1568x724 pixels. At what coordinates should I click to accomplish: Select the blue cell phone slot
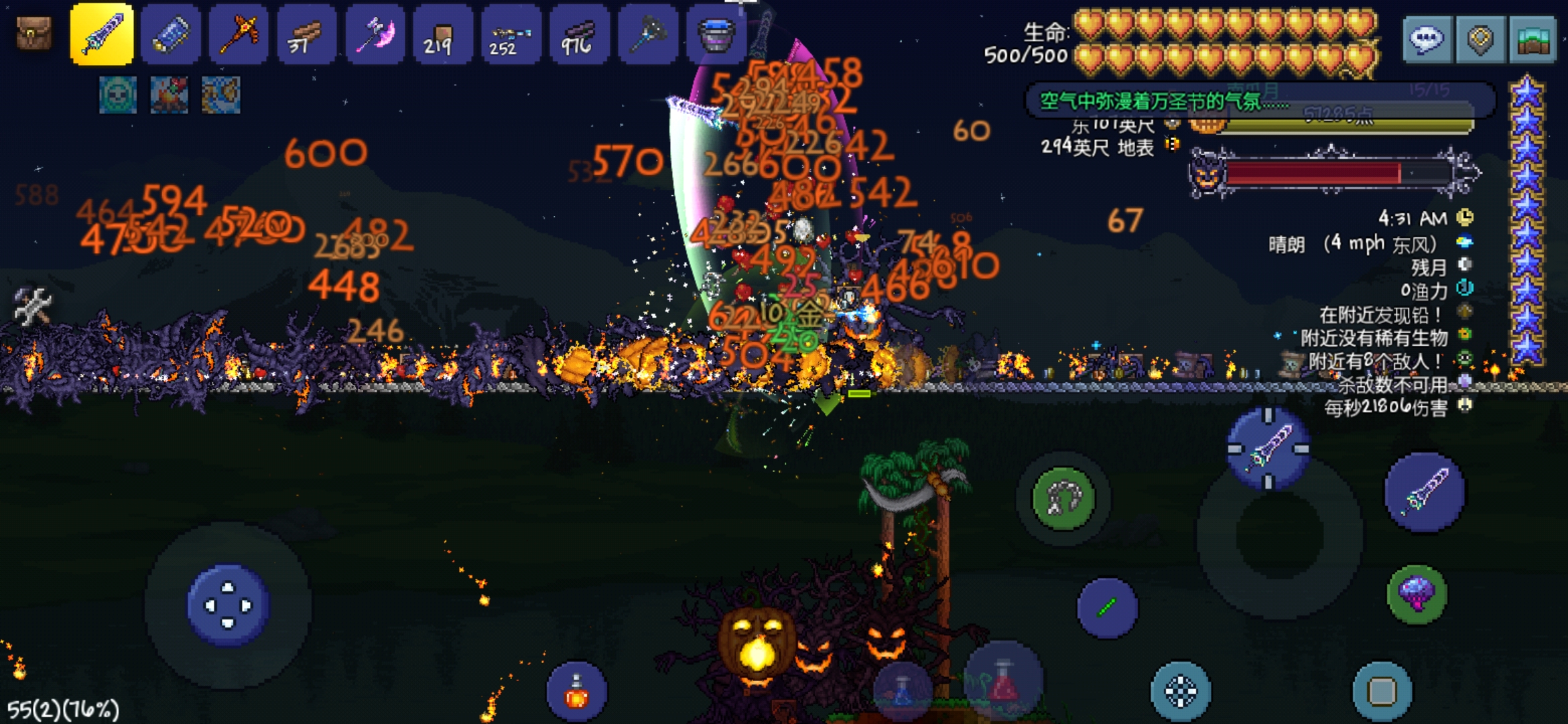click(x=171, y=34)
